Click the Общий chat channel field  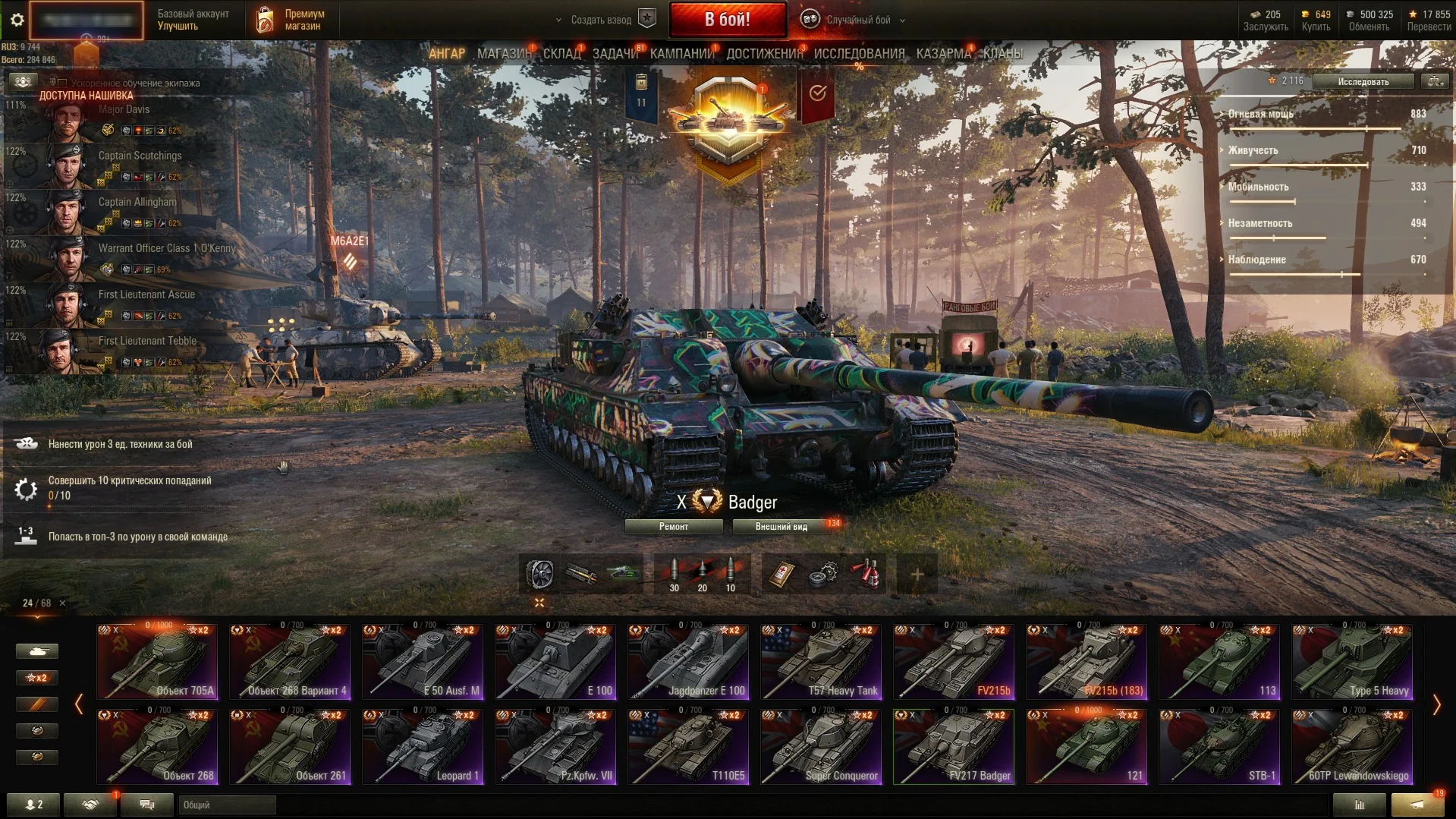click(x=226, y=805)
